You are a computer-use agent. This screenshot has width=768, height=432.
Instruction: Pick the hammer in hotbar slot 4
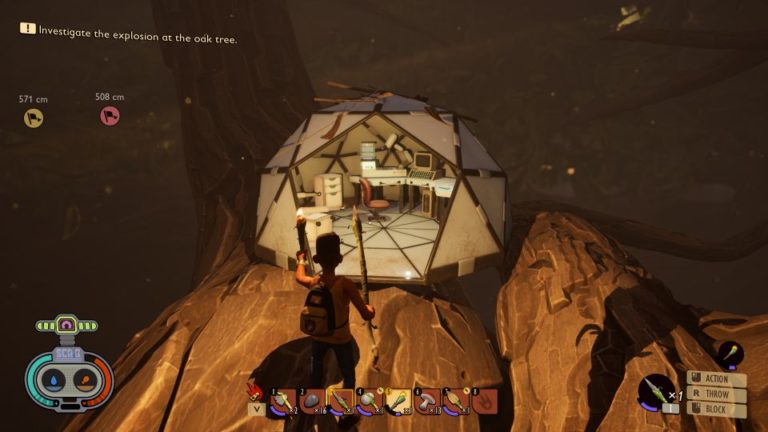click(370, 402)
